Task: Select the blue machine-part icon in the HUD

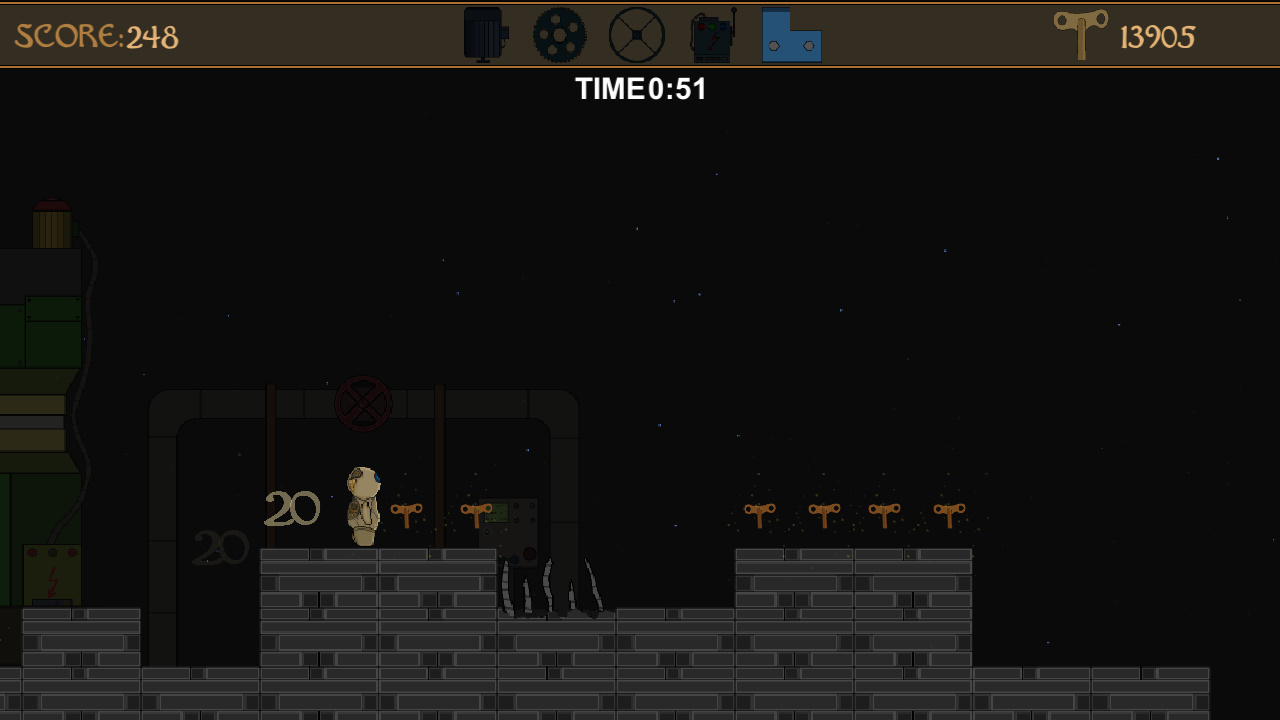Action: click(791, 38)
